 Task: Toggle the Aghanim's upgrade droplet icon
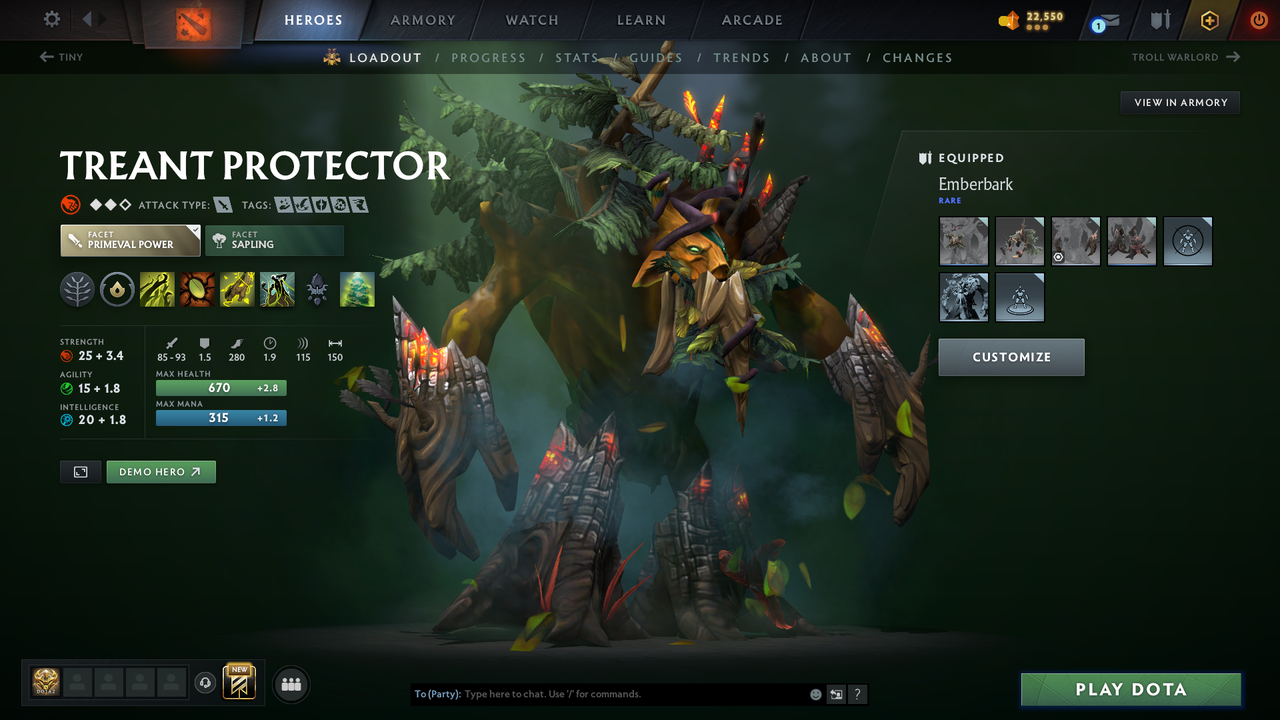coord(117,289)
